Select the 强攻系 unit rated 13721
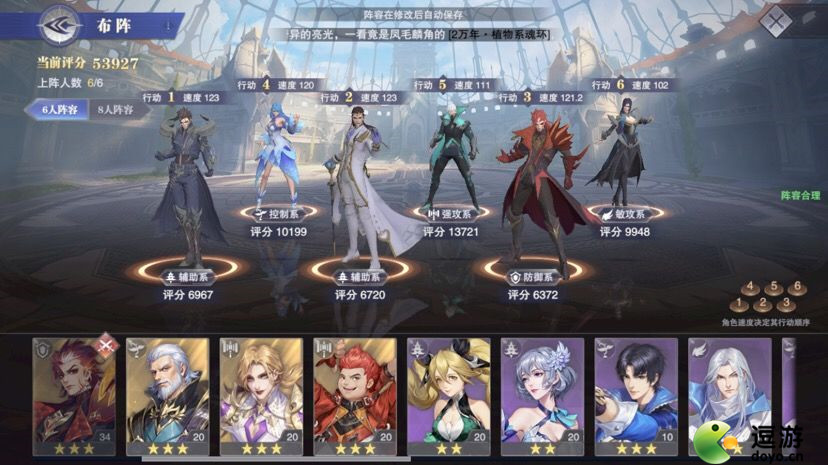The width and height of the screenshot is (828, 465). (452, 160)
